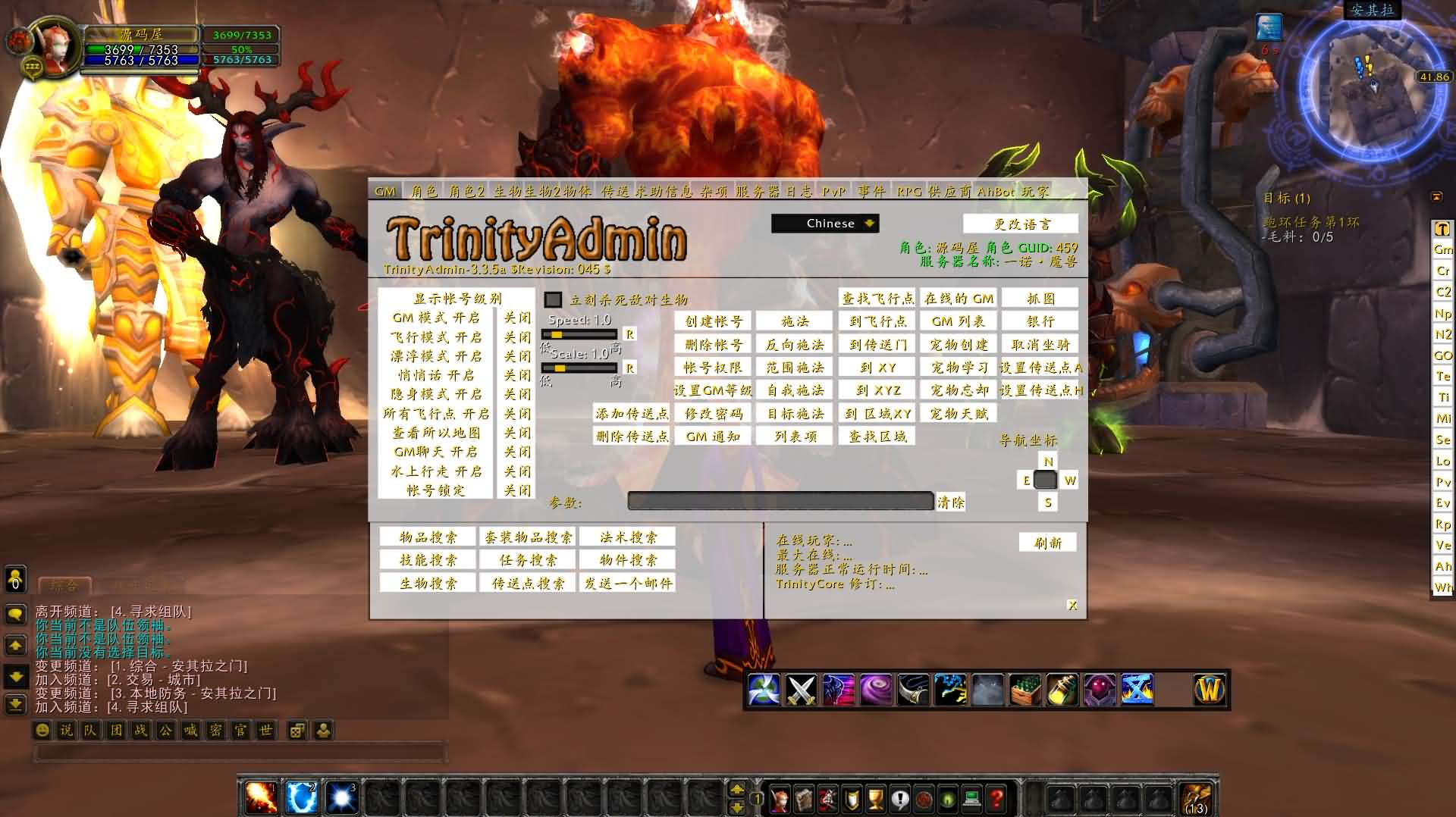Tick the 立刻杀死敌对生物 checkbox
The height and width of the screenshot is (817, 1456).
[x=554, y=300]
